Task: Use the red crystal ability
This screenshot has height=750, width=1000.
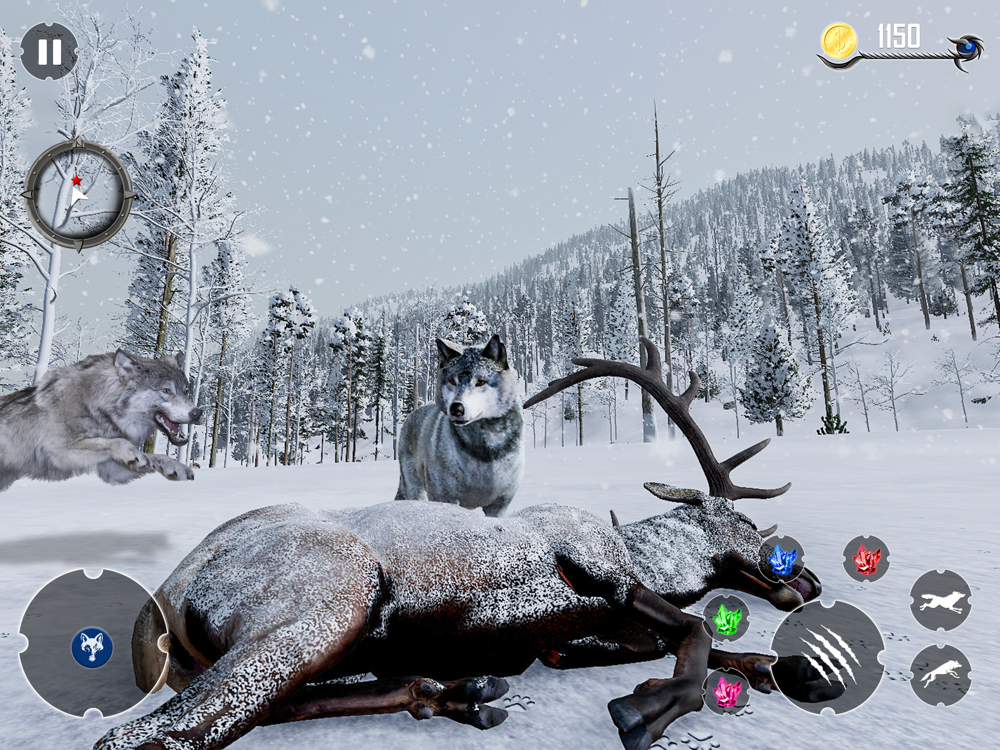Action: [x=866, y=559]
